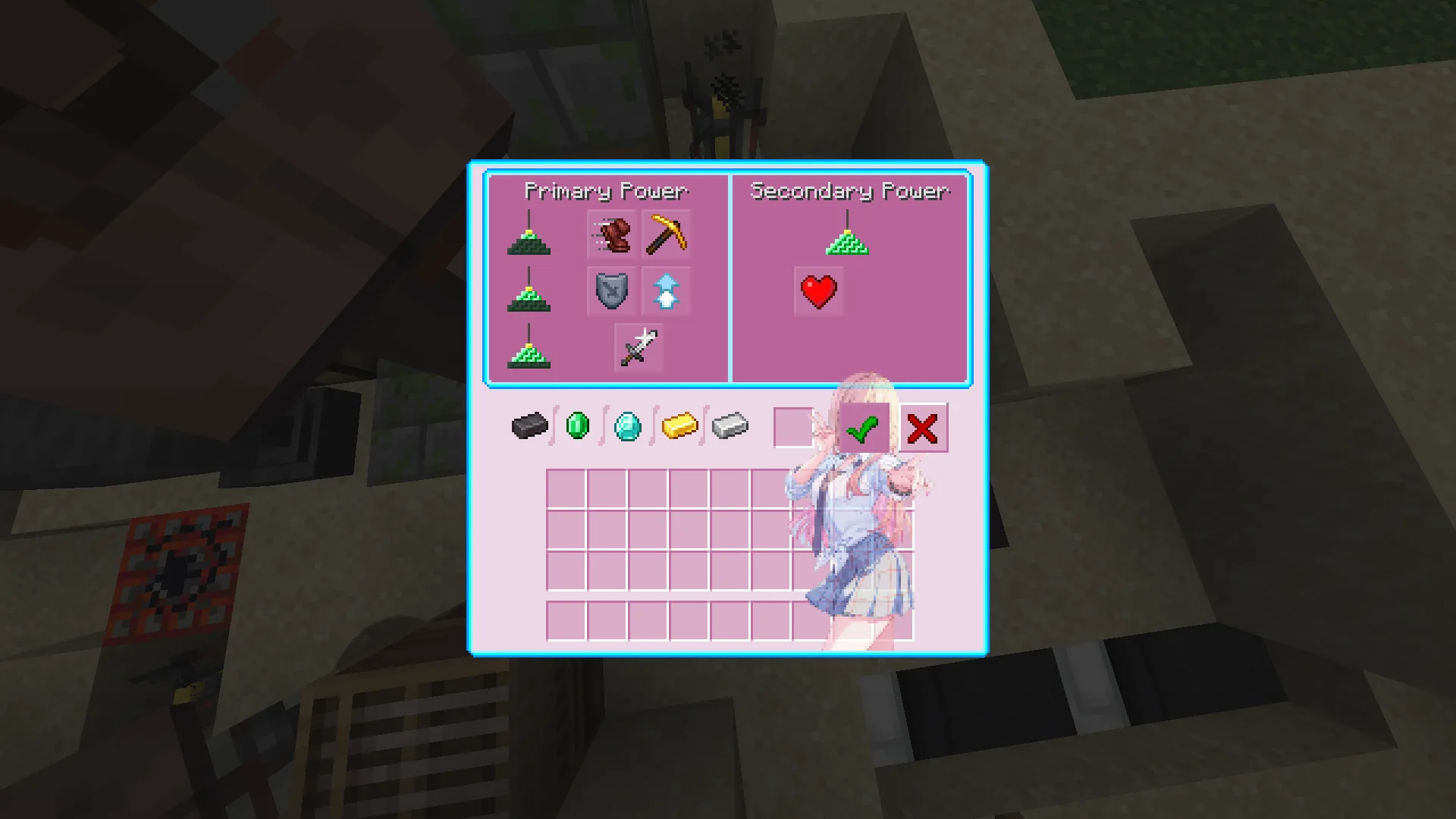The width and height of the screenshot is (1456, 819).
Task: Pick the emerald material icon
Action: (x=578, y=426)
